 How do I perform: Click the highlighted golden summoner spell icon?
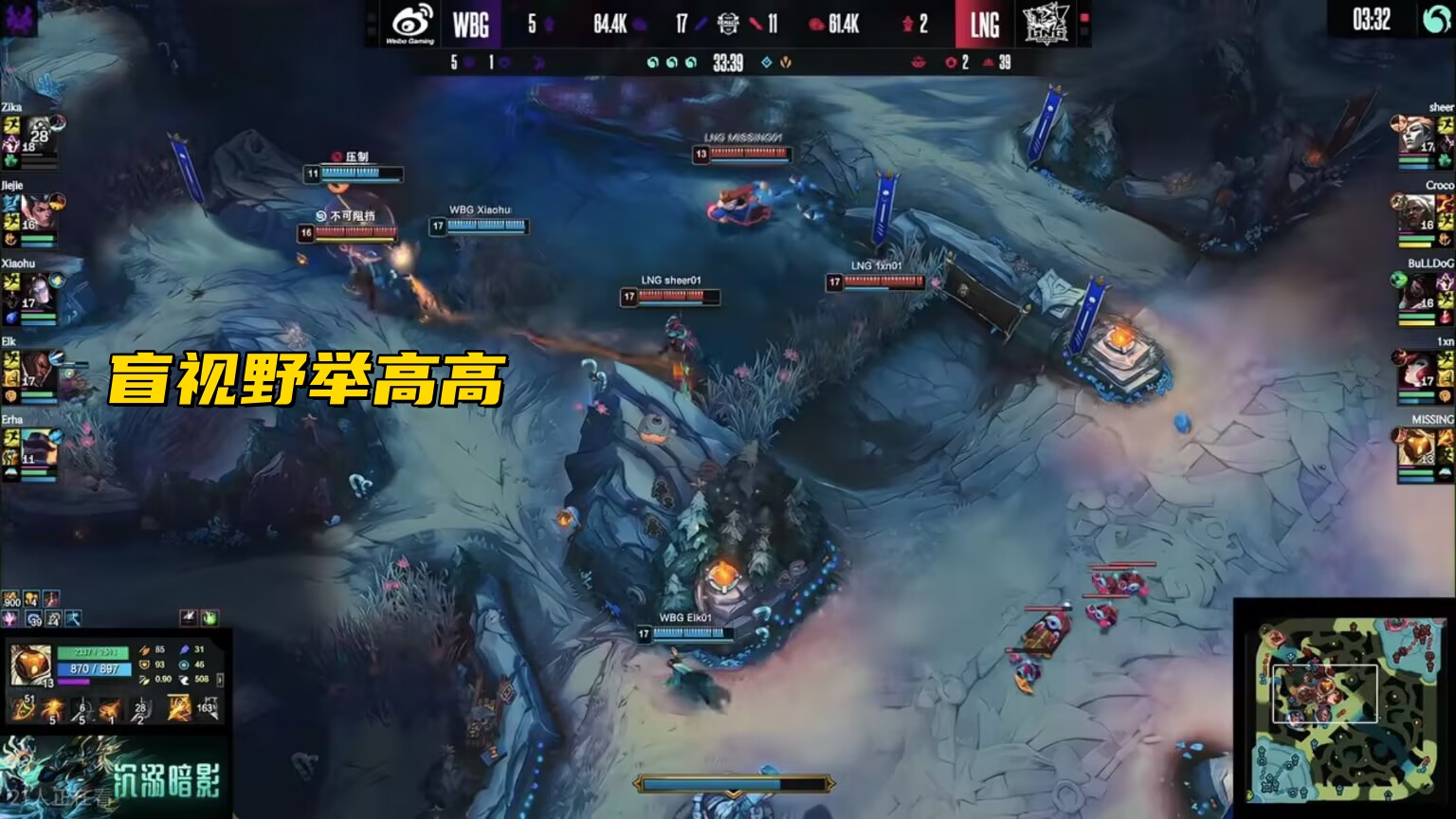pyautogui.click(x=179, y=707)
